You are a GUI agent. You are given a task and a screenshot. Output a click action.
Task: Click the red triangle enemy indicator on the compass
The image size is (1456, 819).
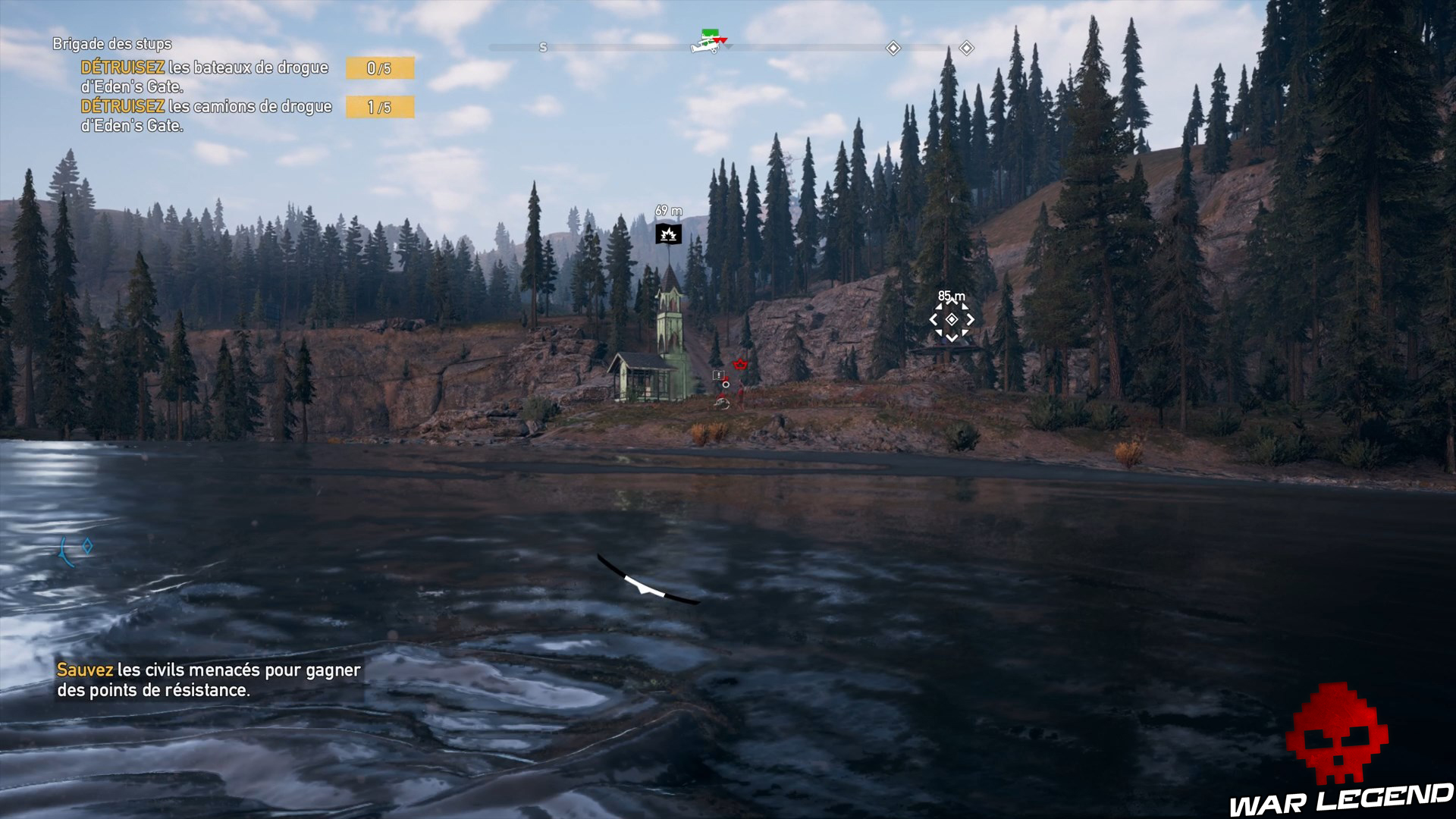[721, 40]
